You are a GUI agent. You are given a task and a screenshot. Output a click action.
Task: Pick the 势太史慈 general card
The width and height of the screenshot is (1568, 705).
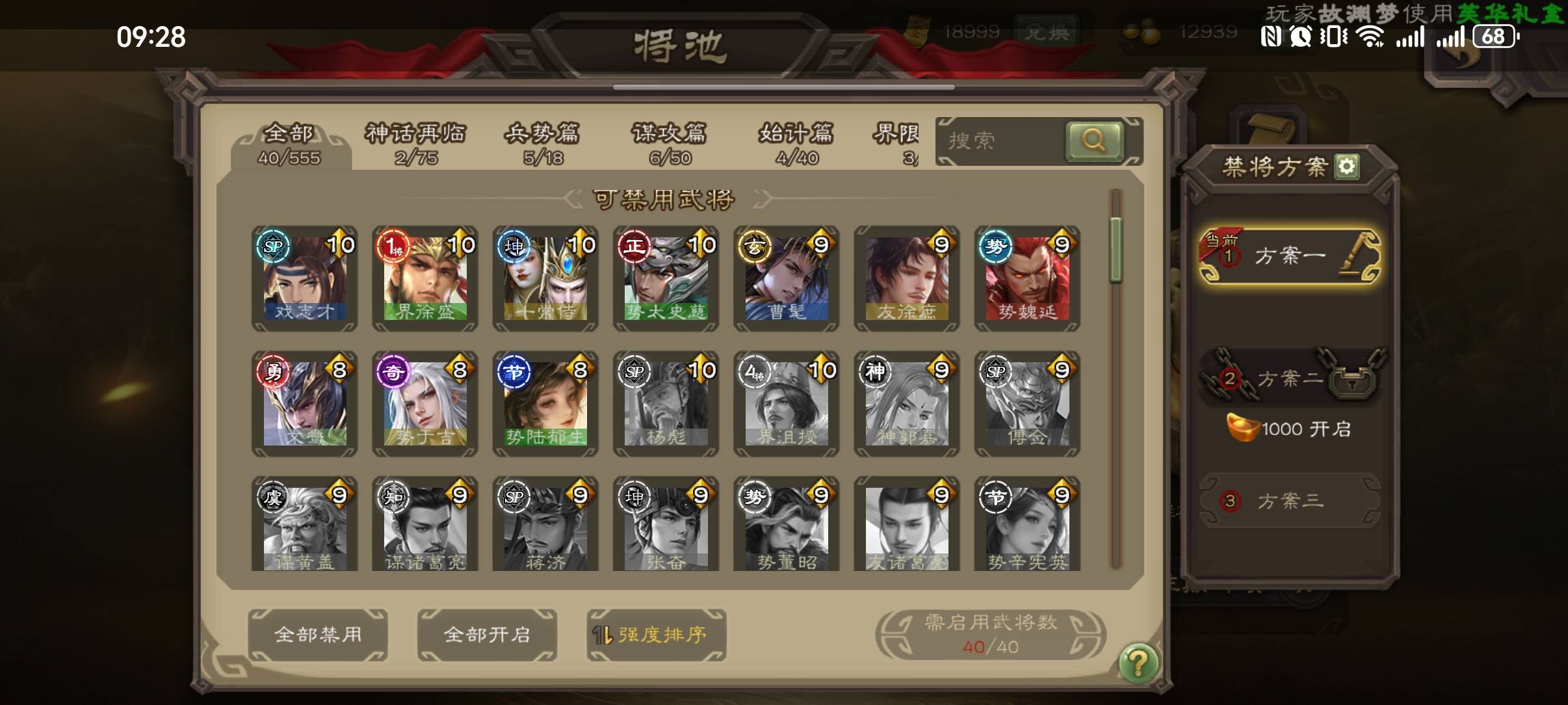click(666, 278)
